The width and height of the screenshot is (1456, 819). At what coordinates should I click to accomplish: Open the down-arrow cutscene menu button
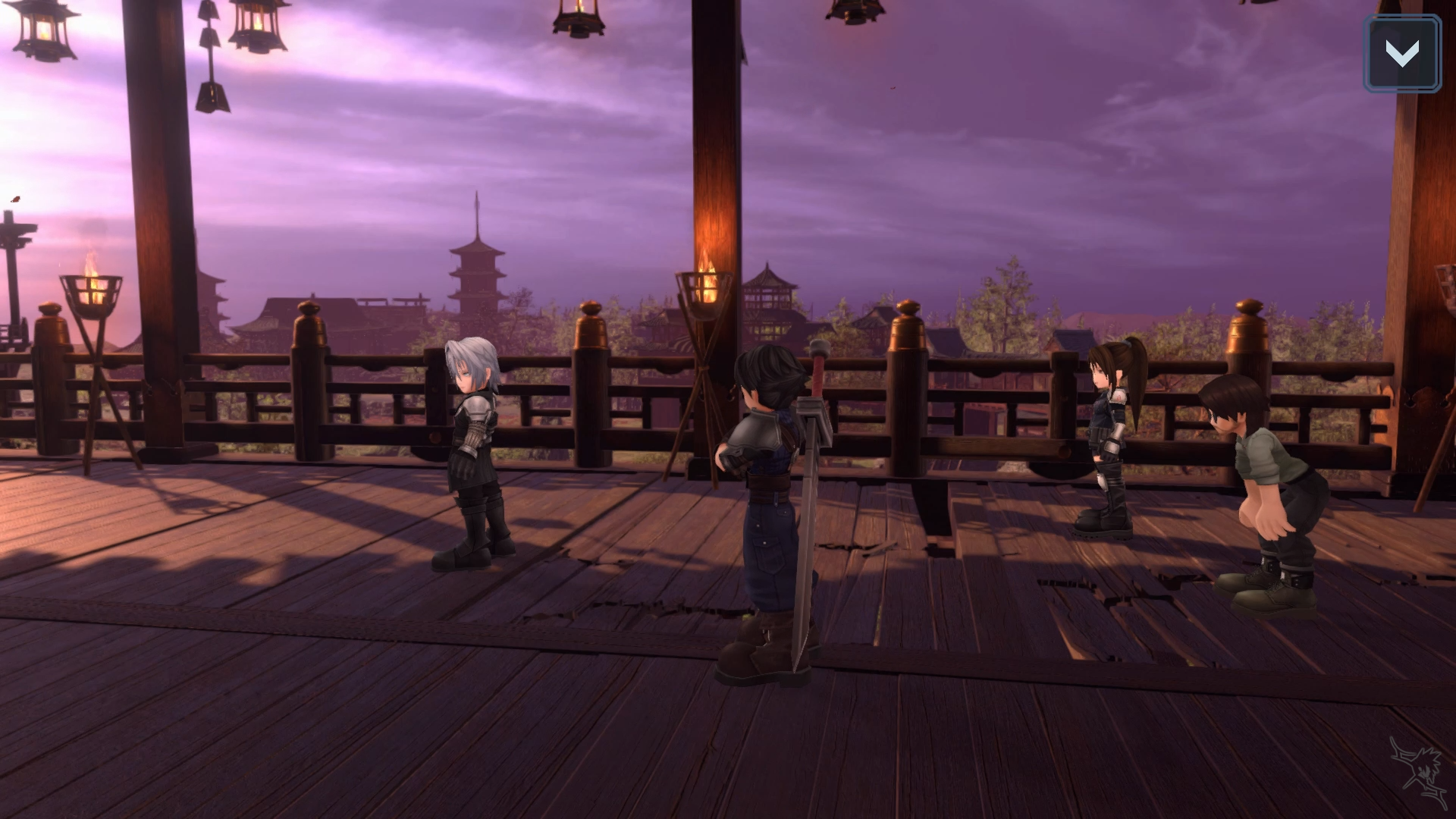click(x=1401, y=54)
